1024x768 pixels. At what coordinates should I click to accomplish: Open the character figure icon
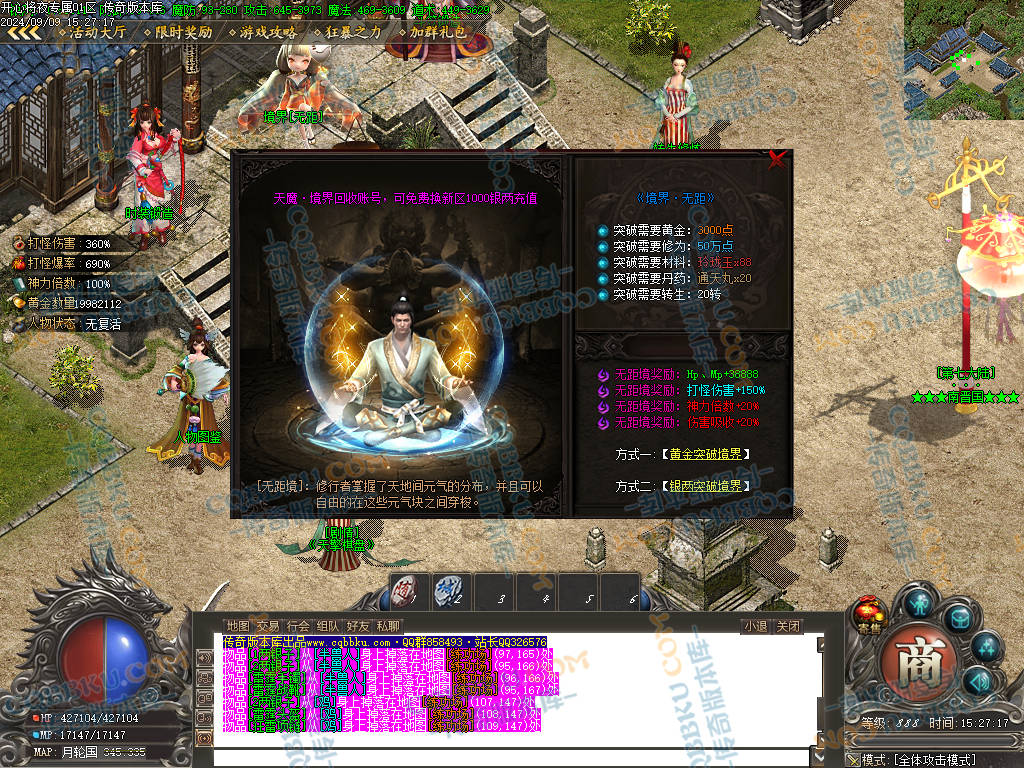pyautogui.click(x=919, y=602)
